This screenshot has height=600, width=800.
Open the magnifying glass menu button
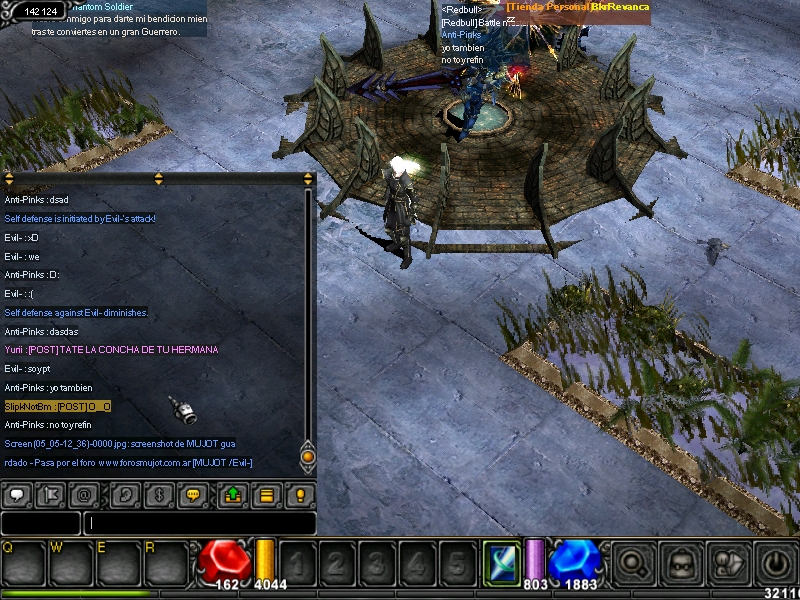(x=634, y=562)
